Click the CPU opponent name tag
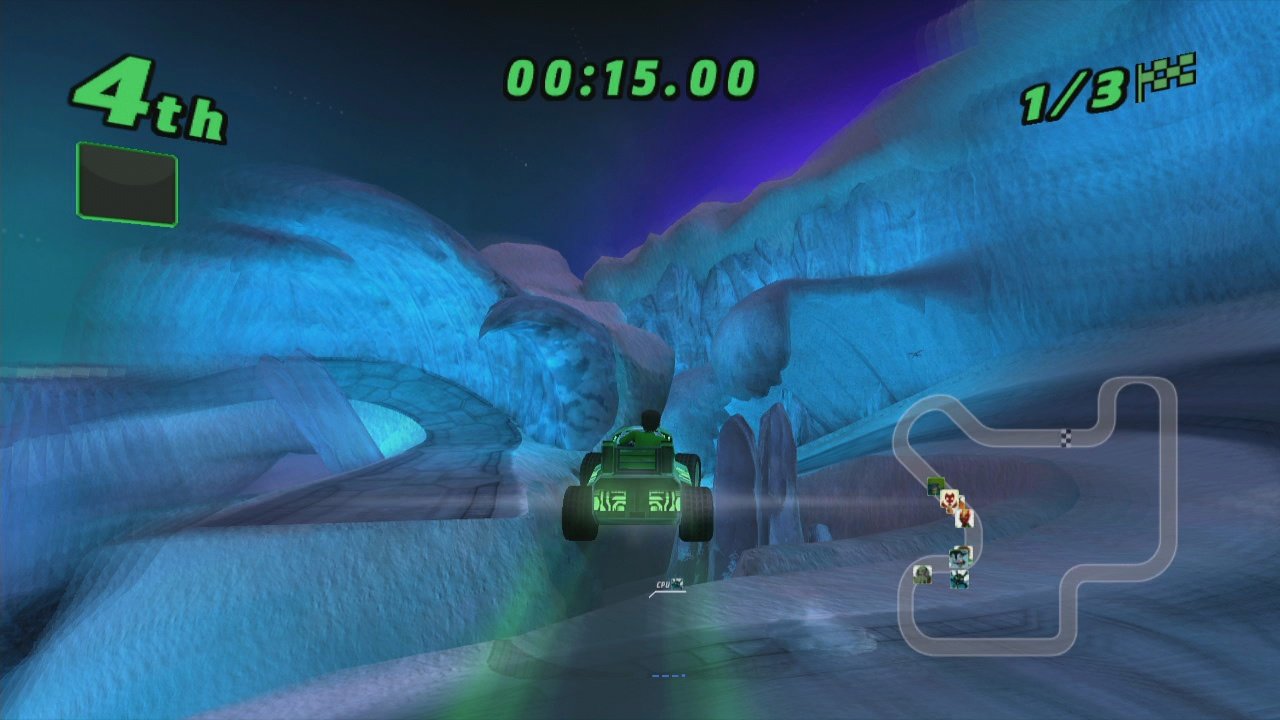This screenshot has height=720, width=1280. tap(663, 584)
